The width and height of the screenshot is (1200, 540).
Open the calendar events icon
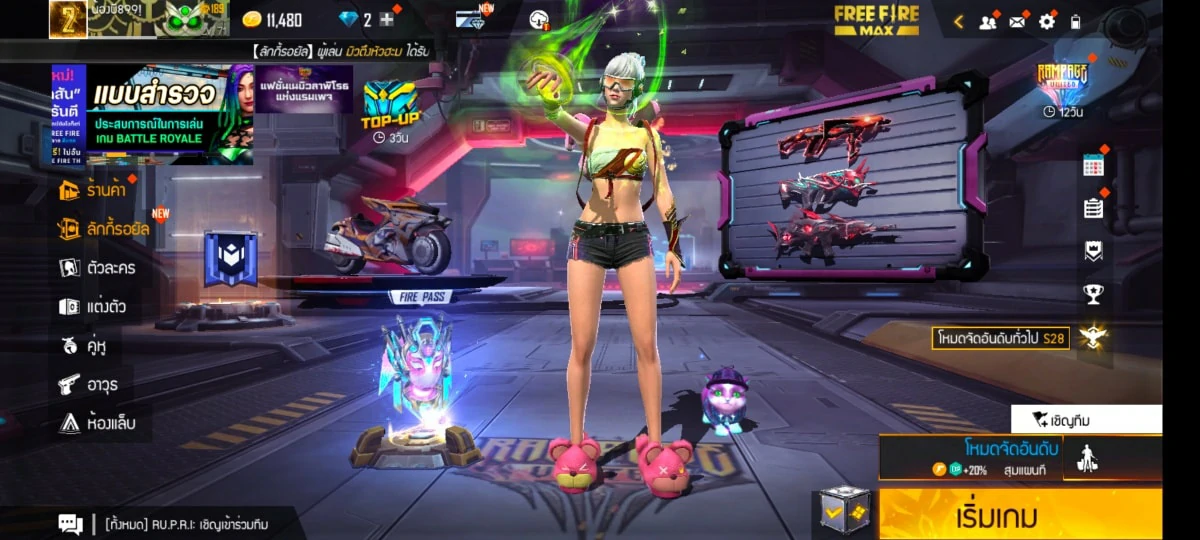pos(1093,166)
